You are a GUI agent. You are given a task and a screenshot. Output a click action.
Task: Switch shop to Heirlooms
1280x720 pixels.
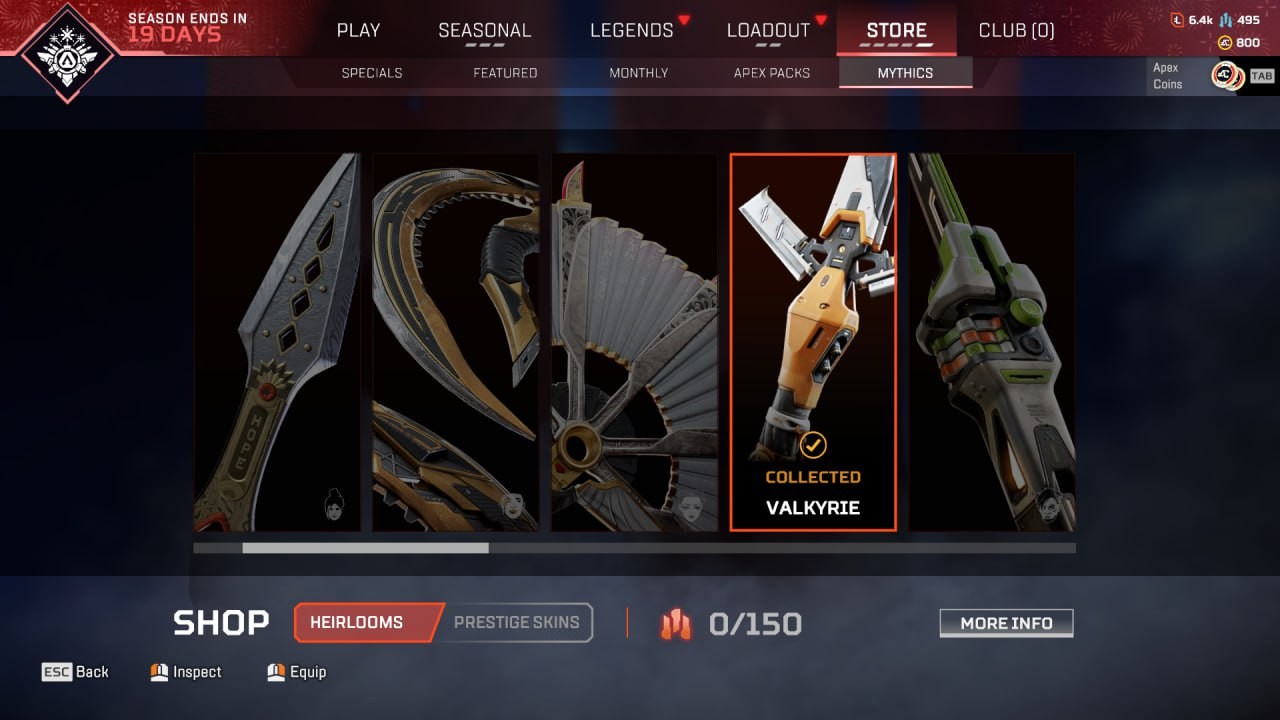362,622
